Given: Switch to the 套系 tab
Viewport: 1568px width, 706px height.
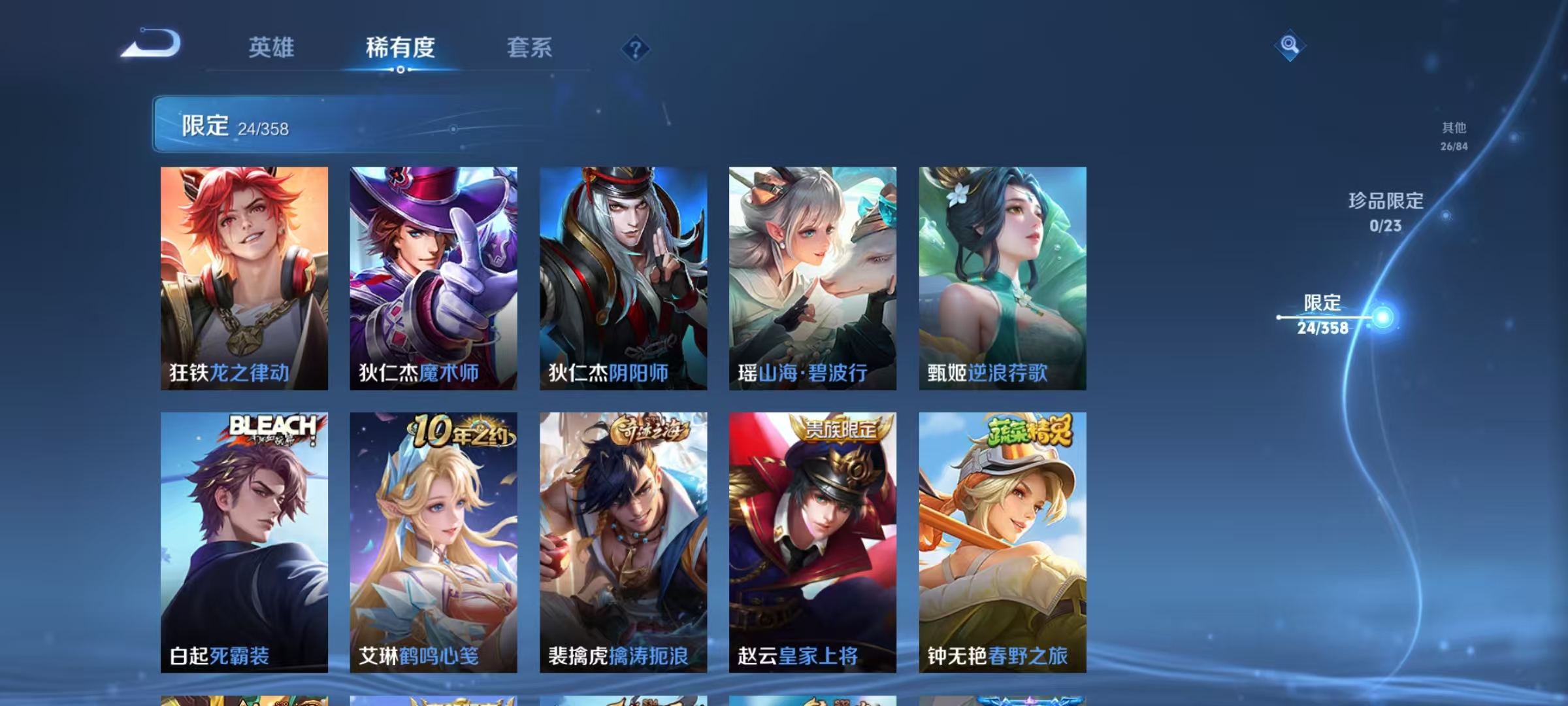Looking at the screenshot, I should pos(531,48).
